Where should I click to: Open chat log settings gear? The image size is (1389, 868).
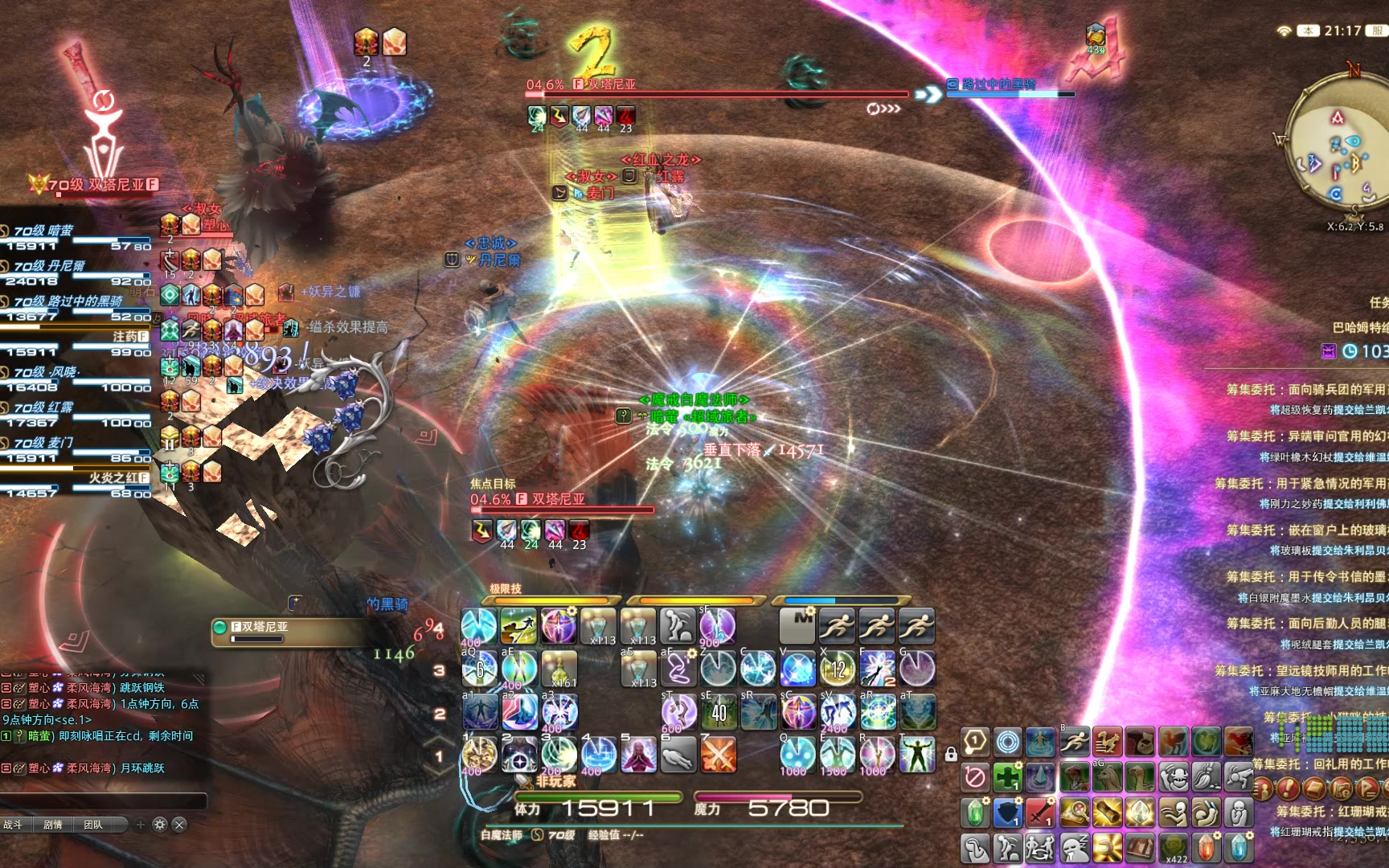[160, 825]
